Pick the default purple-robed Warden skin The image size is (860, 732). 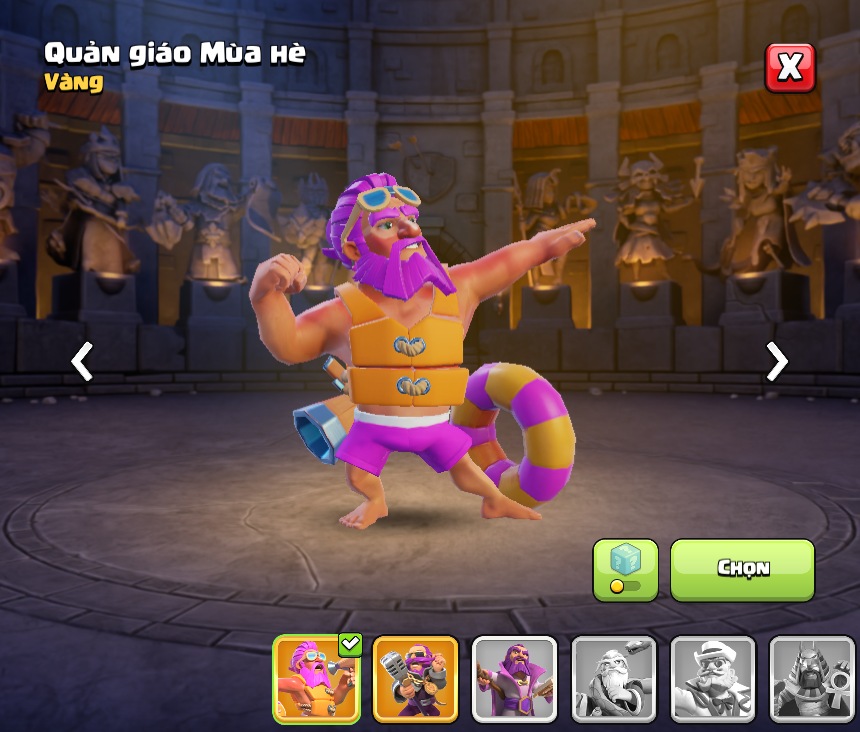514,679
